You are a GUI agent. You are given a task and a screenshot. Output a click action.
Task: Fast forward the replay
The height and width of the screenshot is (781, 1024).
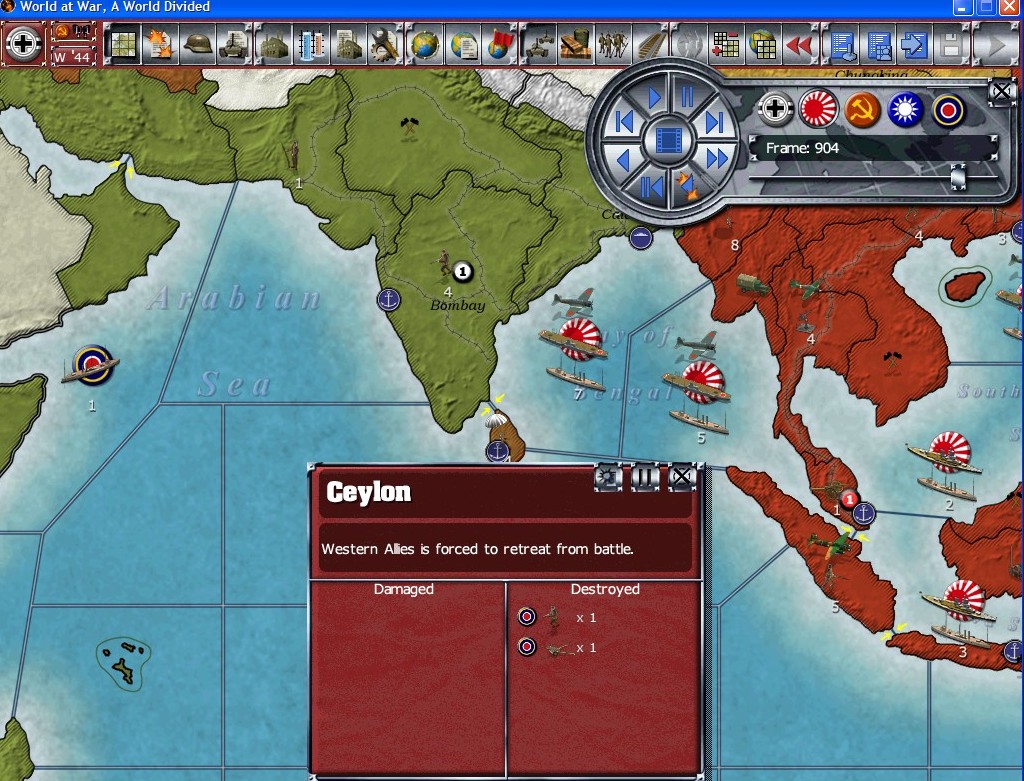(716, 158)
